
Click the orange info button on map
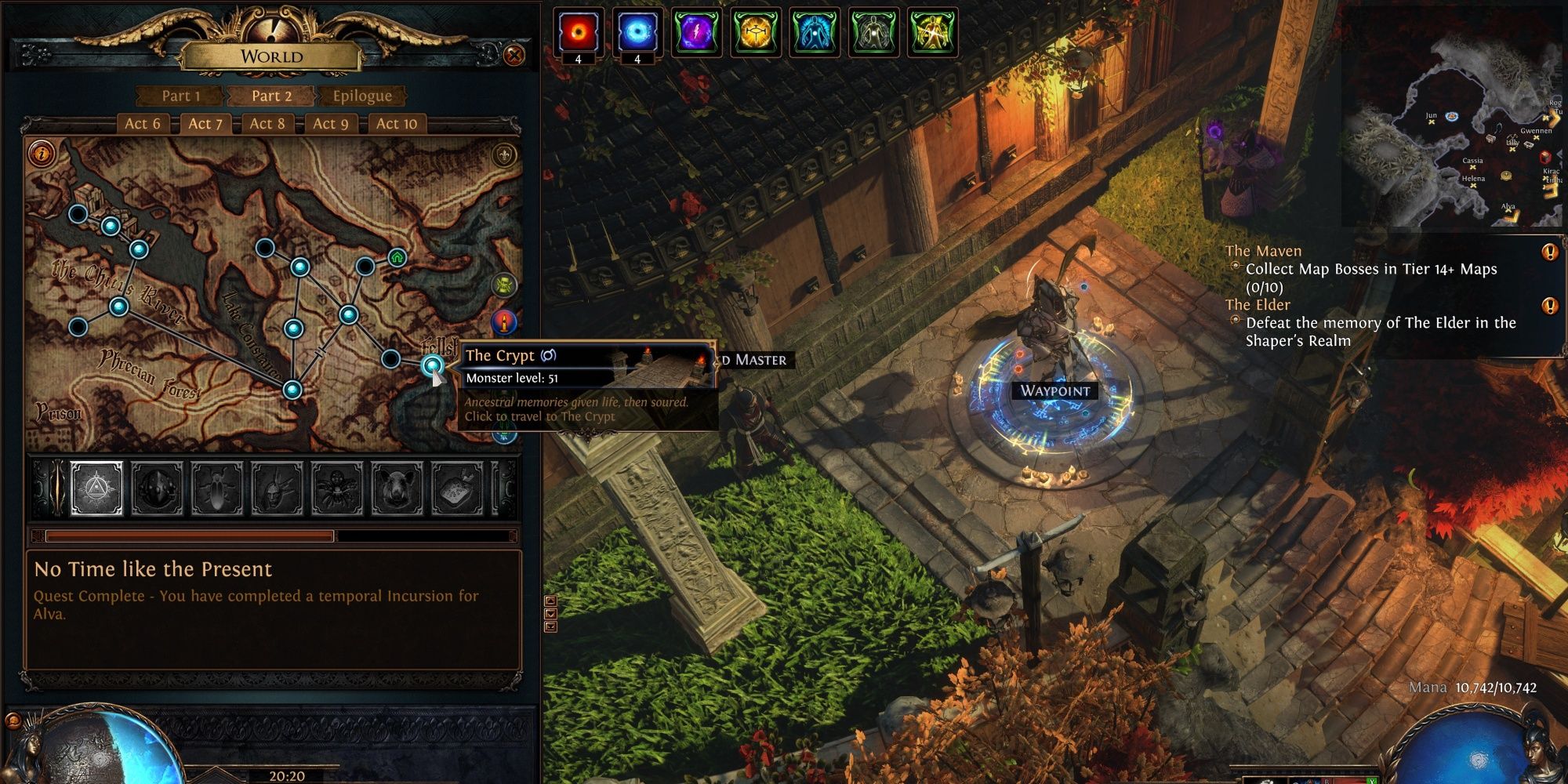tap(41, 153)
